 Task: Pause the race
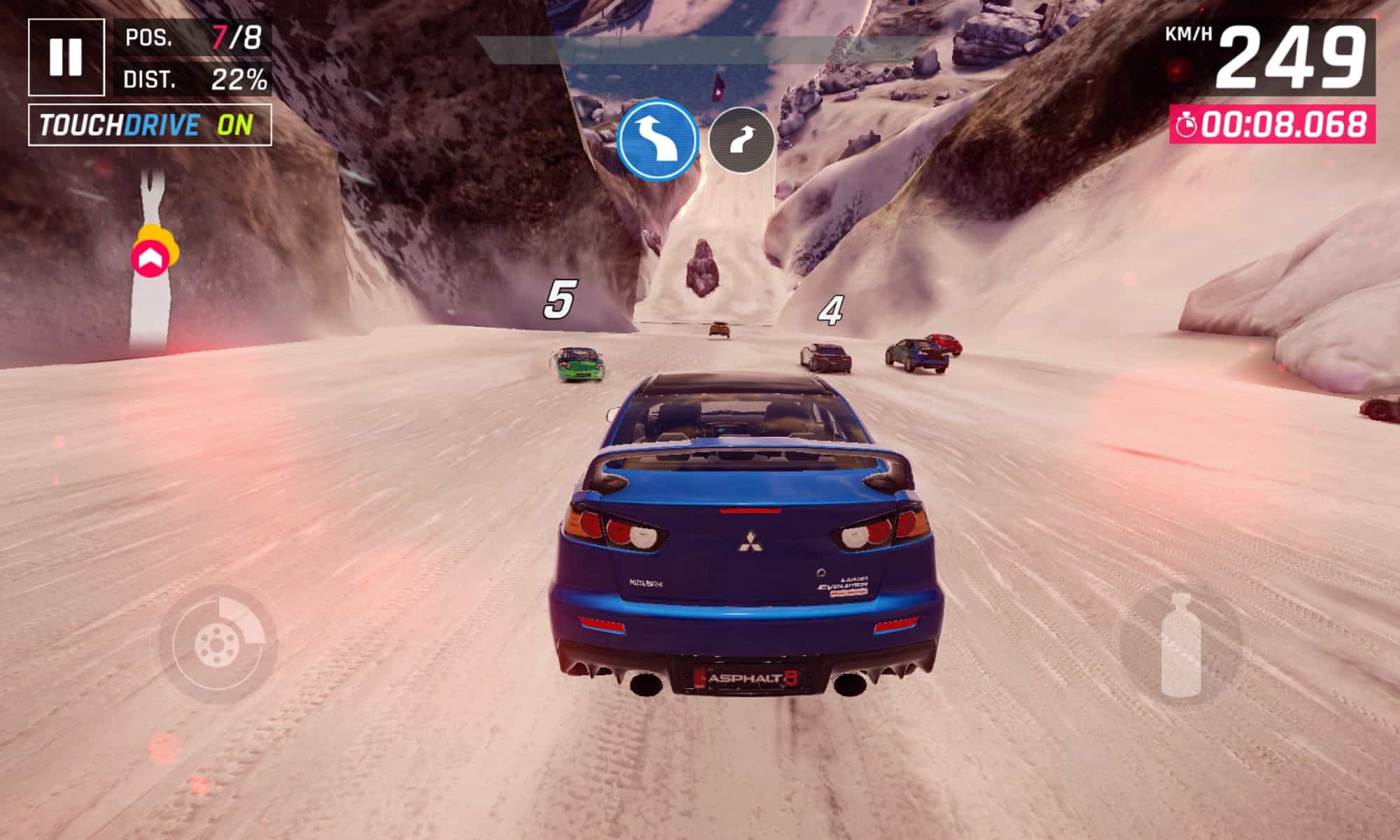(x=66, y=57)
